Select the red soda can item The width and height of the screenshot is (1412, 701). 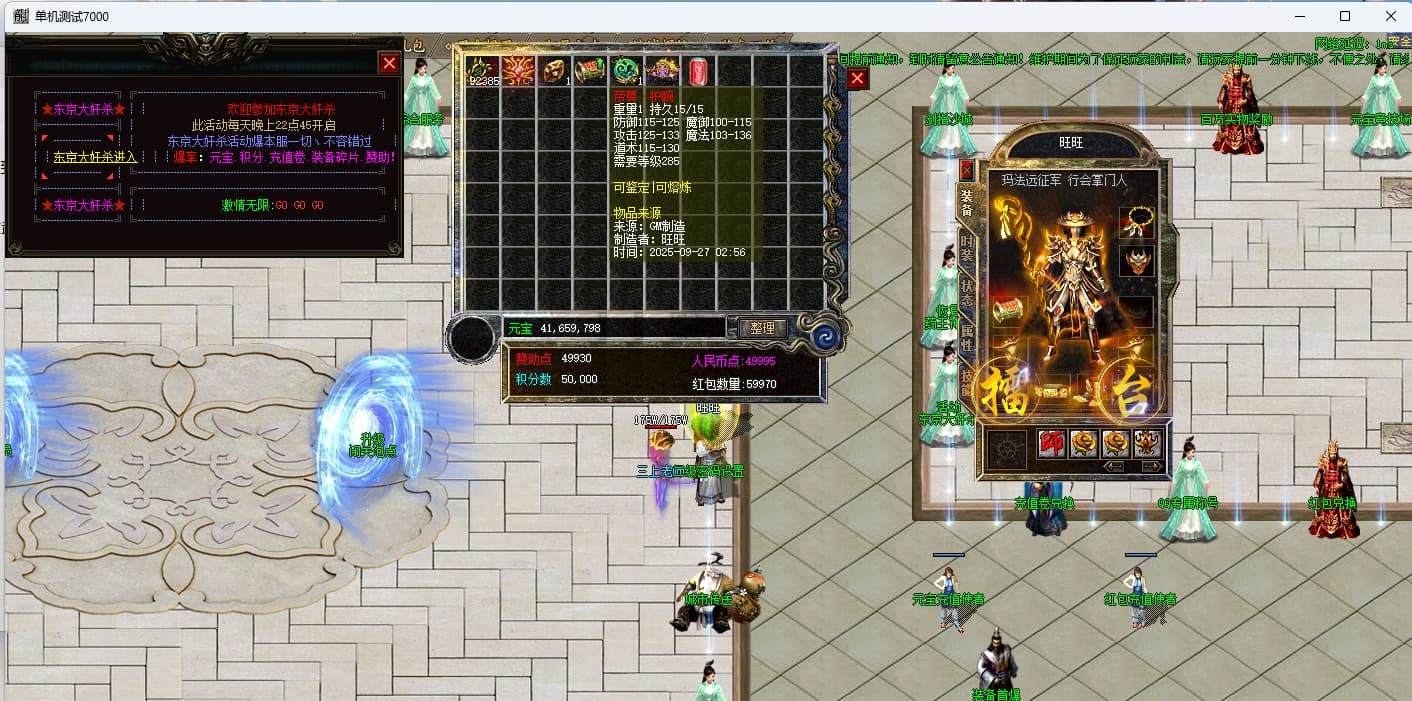pos(698,71)
